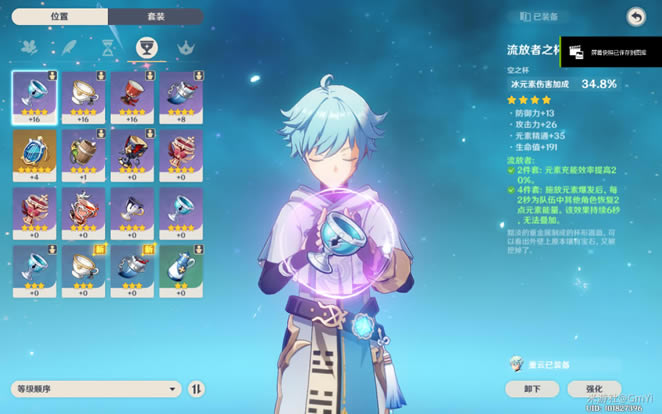Select the feather artifact slot icon
Image resolution: width=662 pixels, height=414 pixels.
coord(68,48)
